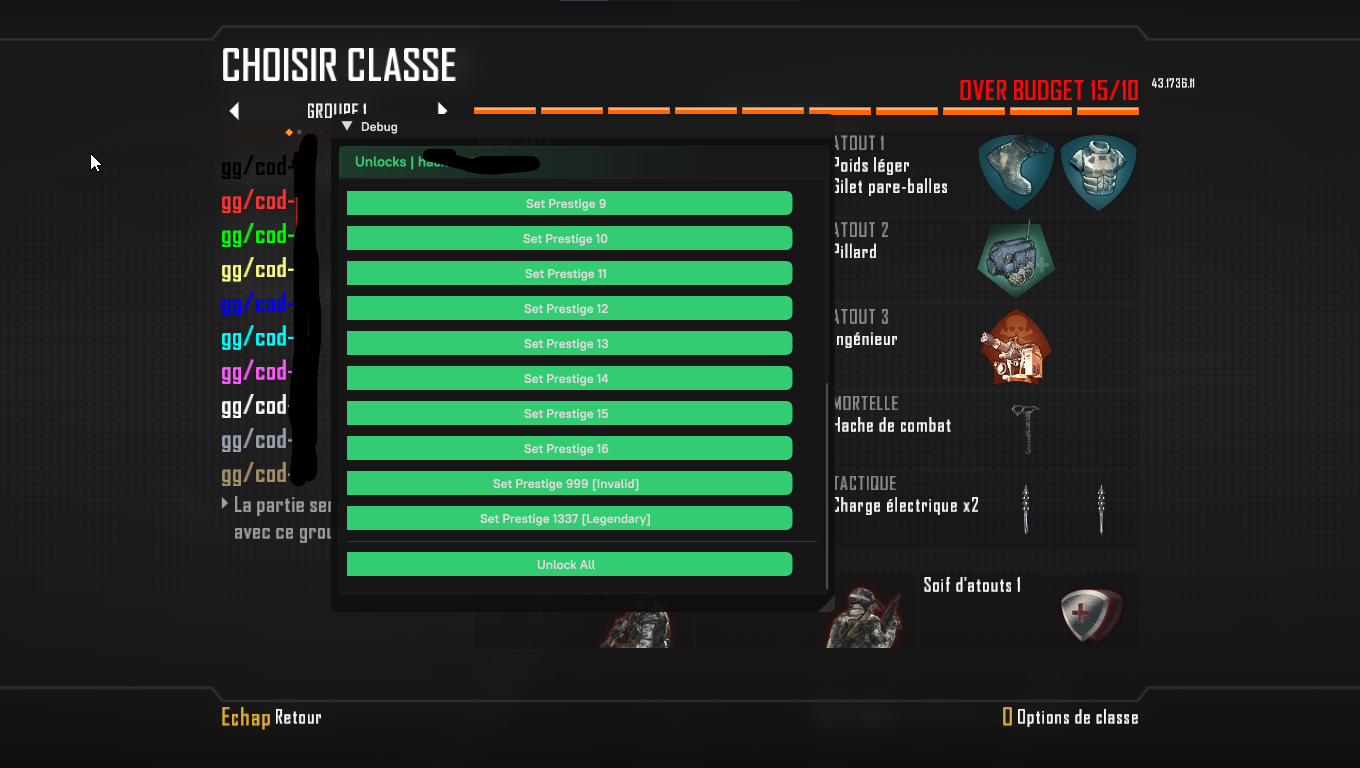
Task: Apply Set Prestige 13
Action: 569,344
